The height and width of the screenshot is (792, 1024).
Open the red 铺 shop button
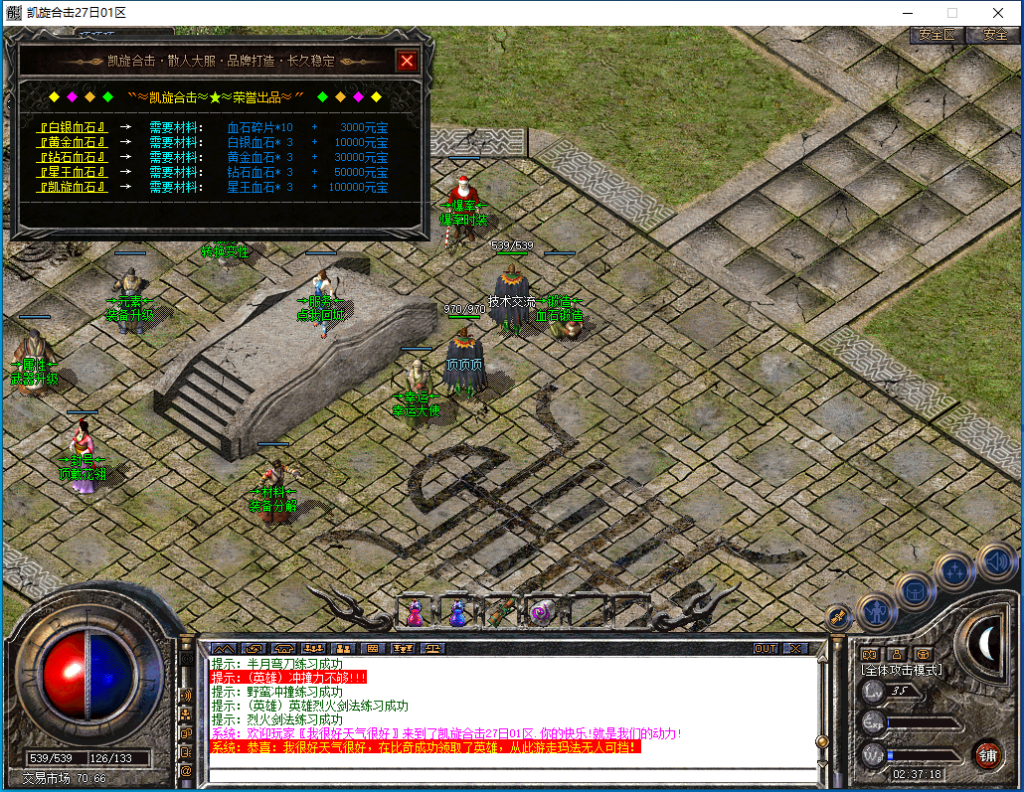coord(988,753)
